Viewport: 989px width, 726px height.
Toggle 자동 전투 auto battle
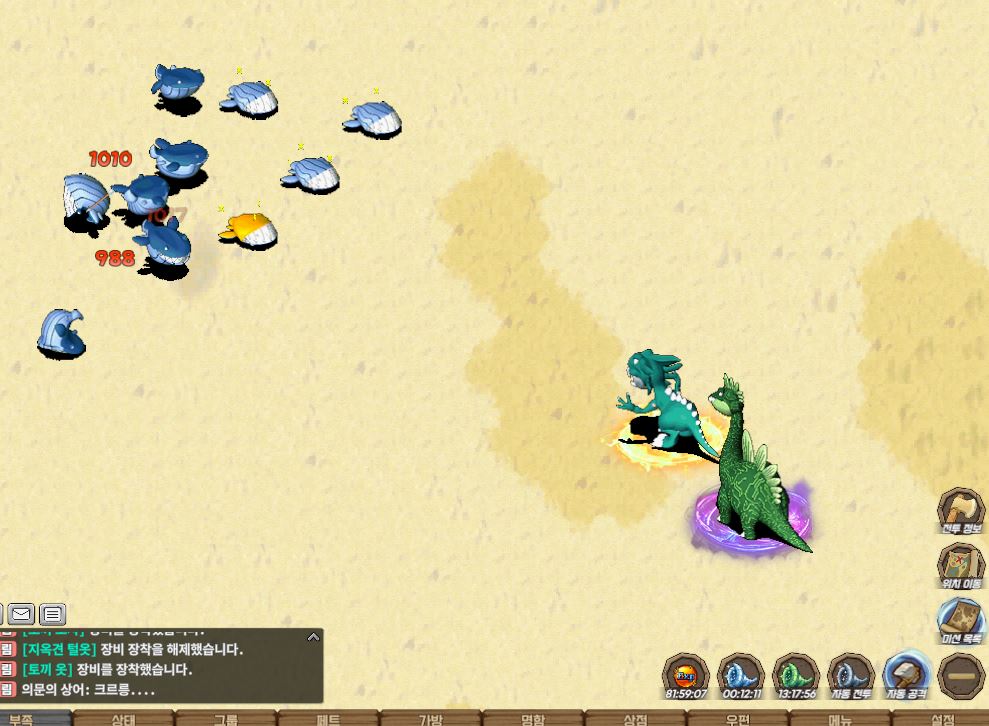[x=851, y=676]
